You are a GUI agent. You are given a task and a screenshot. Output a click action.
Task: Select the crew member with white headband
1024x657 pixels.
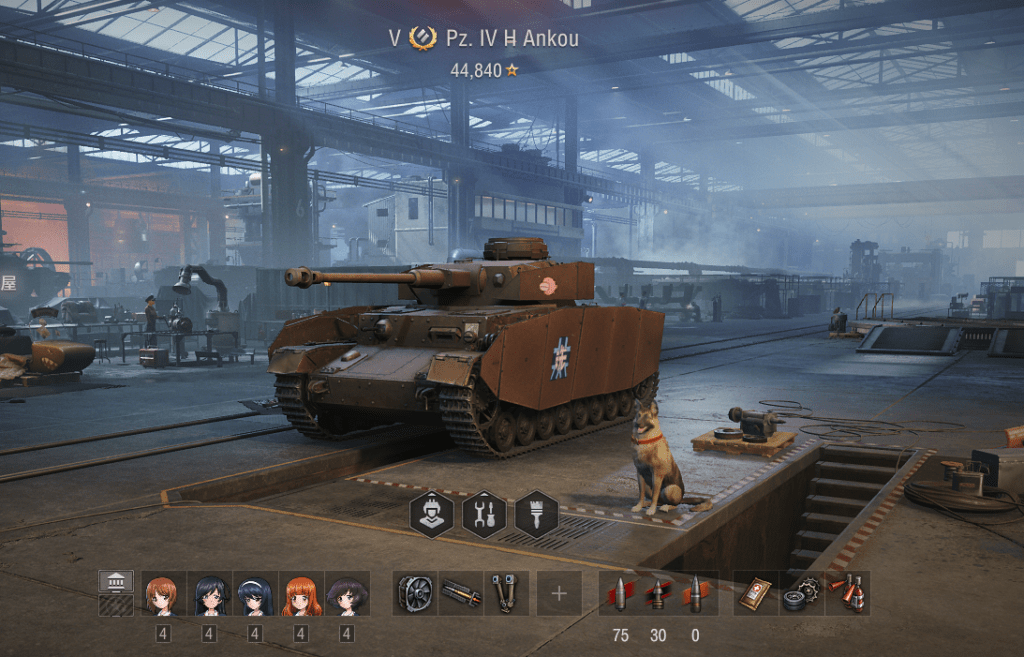pos(255,593)
